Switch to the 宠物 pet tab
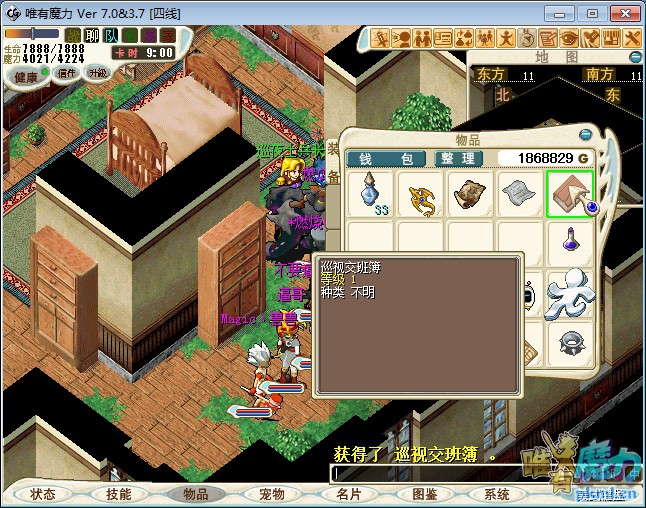This screenshot has width=646, height=508. click(271, 494)
